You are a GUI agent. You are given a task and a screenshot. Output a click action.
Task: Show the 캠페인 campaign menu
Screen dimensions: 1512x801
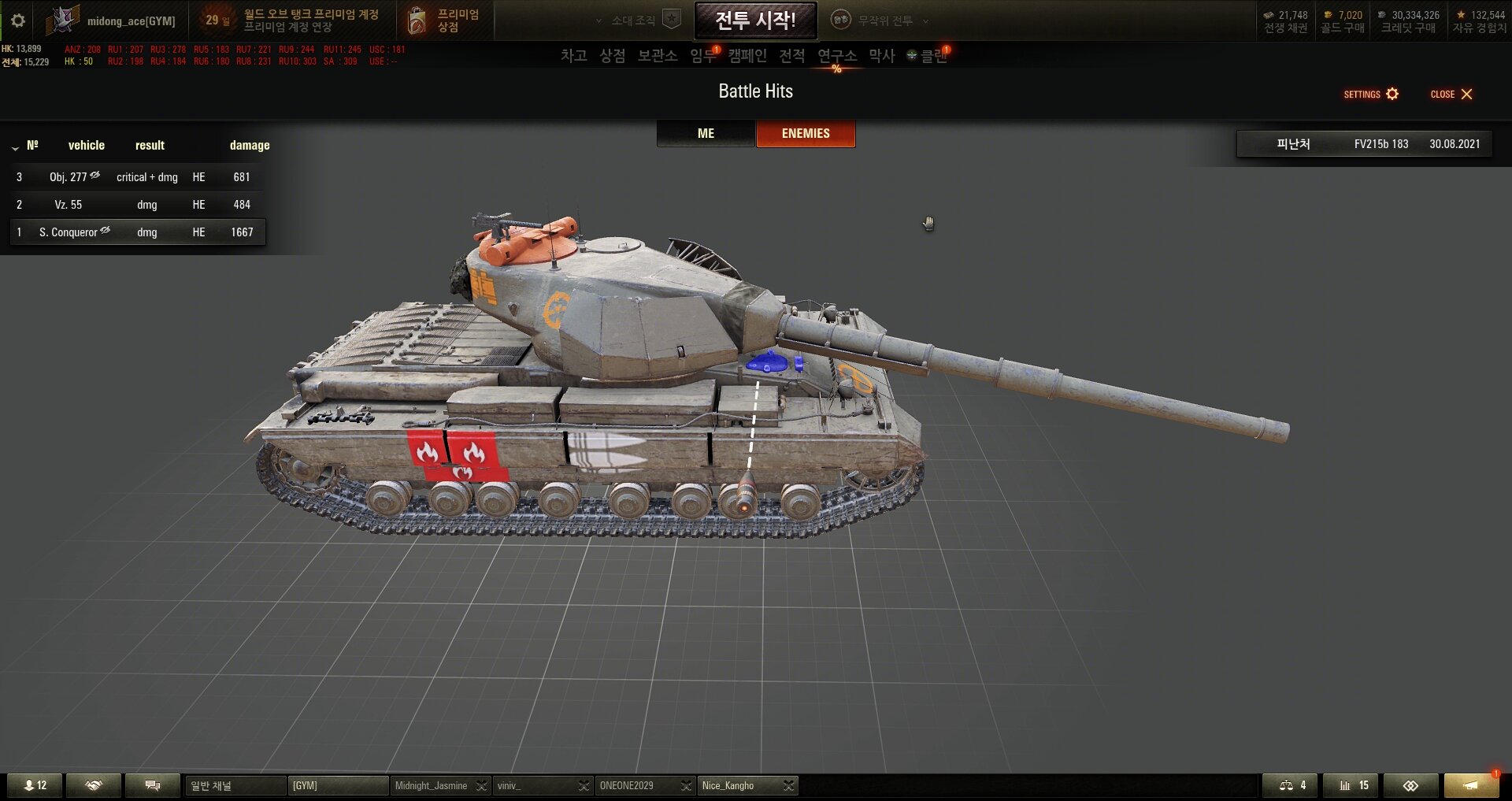coord(747,56)
